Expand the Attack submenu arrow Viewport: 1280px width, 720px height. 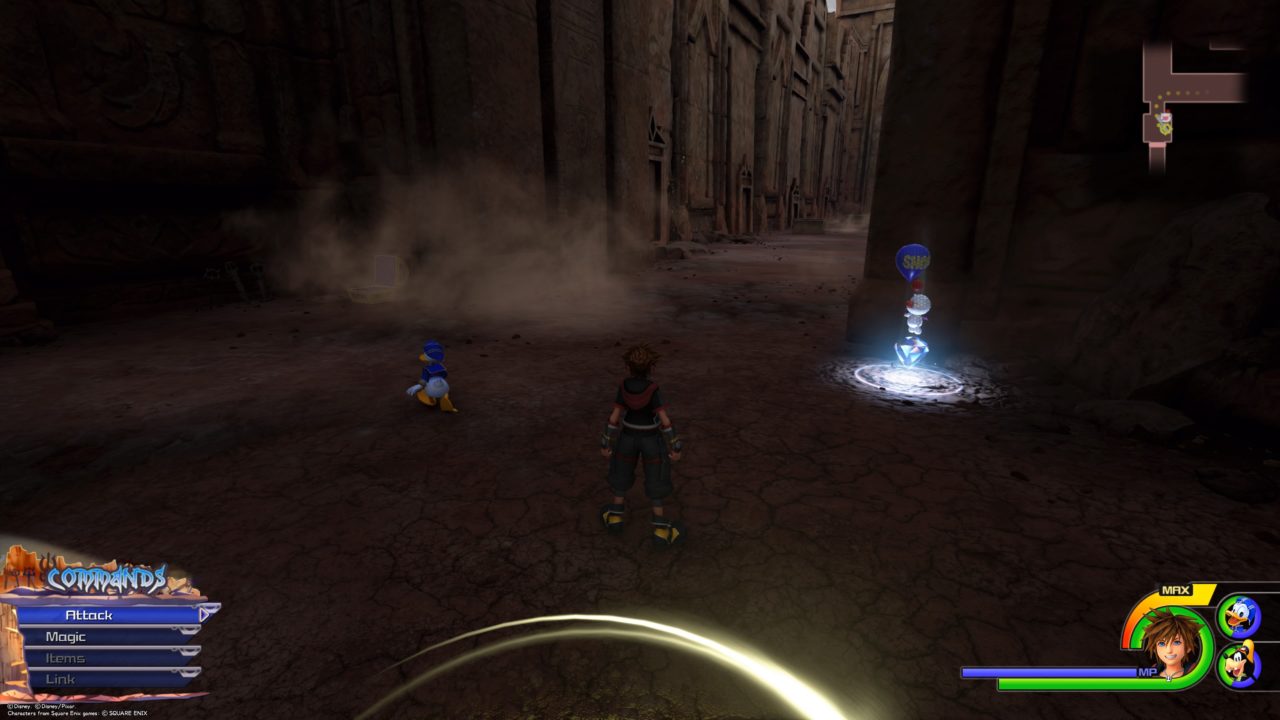pos(202,615)
